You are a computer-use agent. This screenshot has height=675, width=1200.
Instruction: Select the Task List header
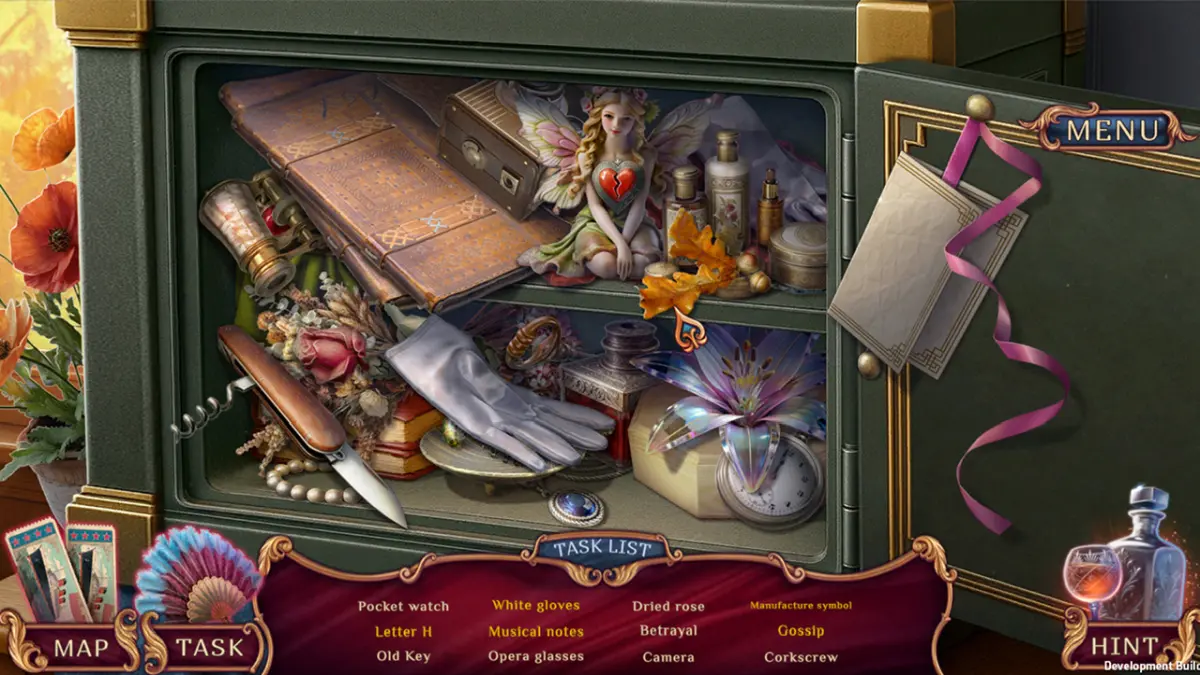[x=602, y=548]
